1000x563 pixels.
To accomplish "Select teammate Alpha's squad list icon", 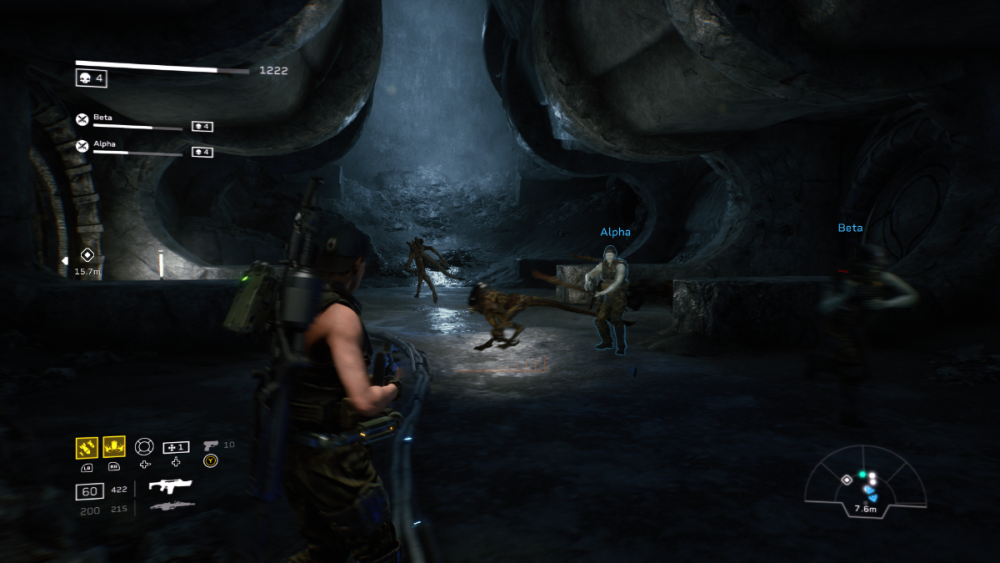I will [x=82, y=146].
